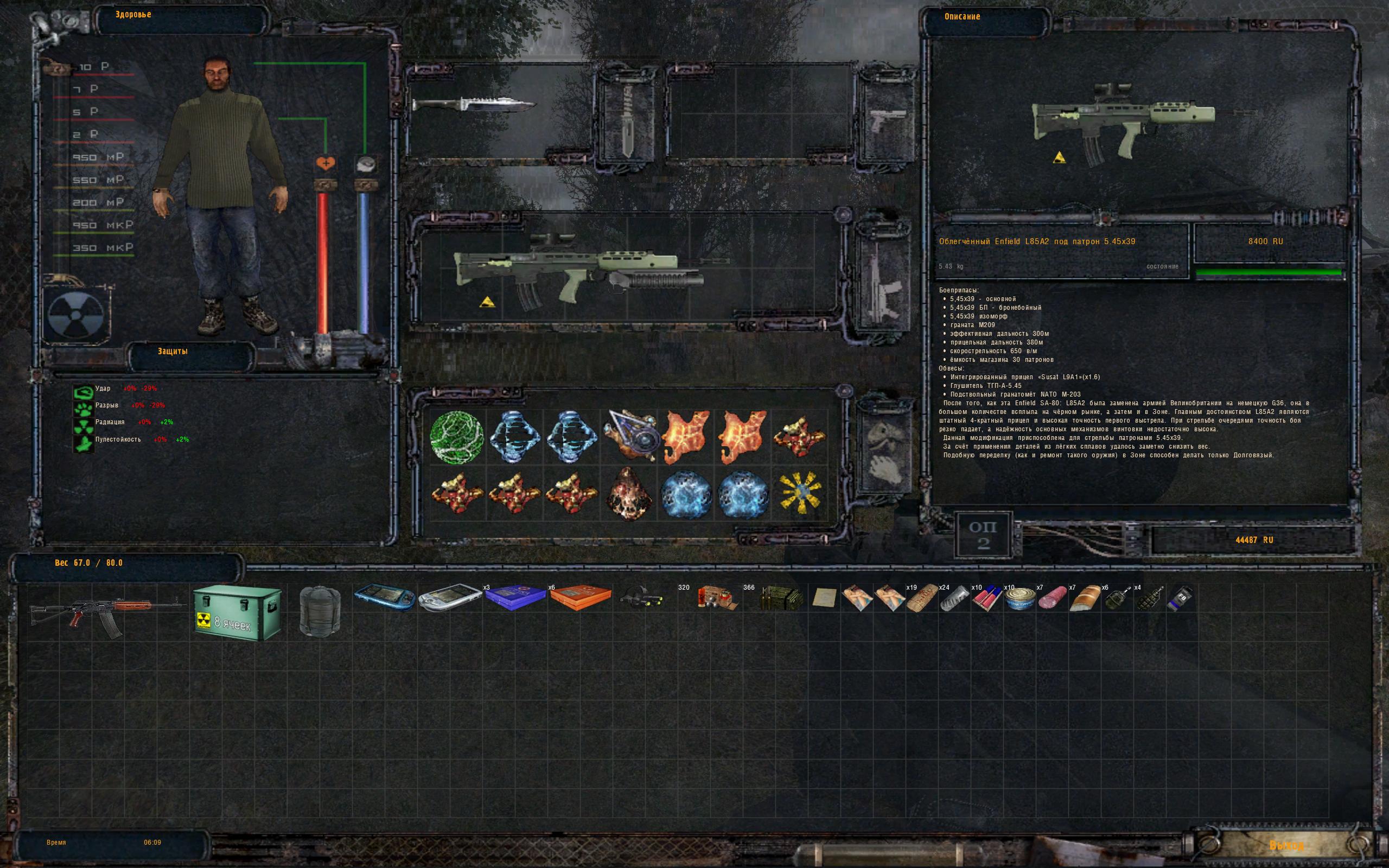Open the green 8-cell artifact container
Screen dimensions: 1389x868
click(237, 613)
